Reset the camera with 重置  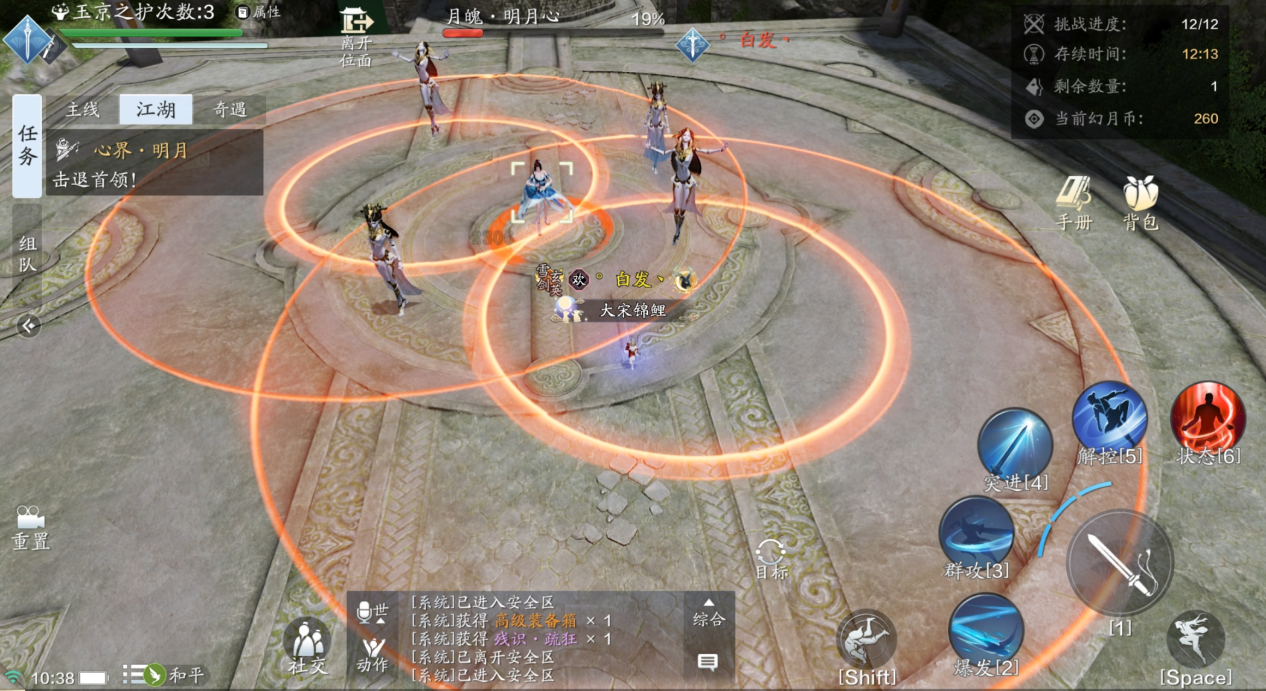click(30, 527)
